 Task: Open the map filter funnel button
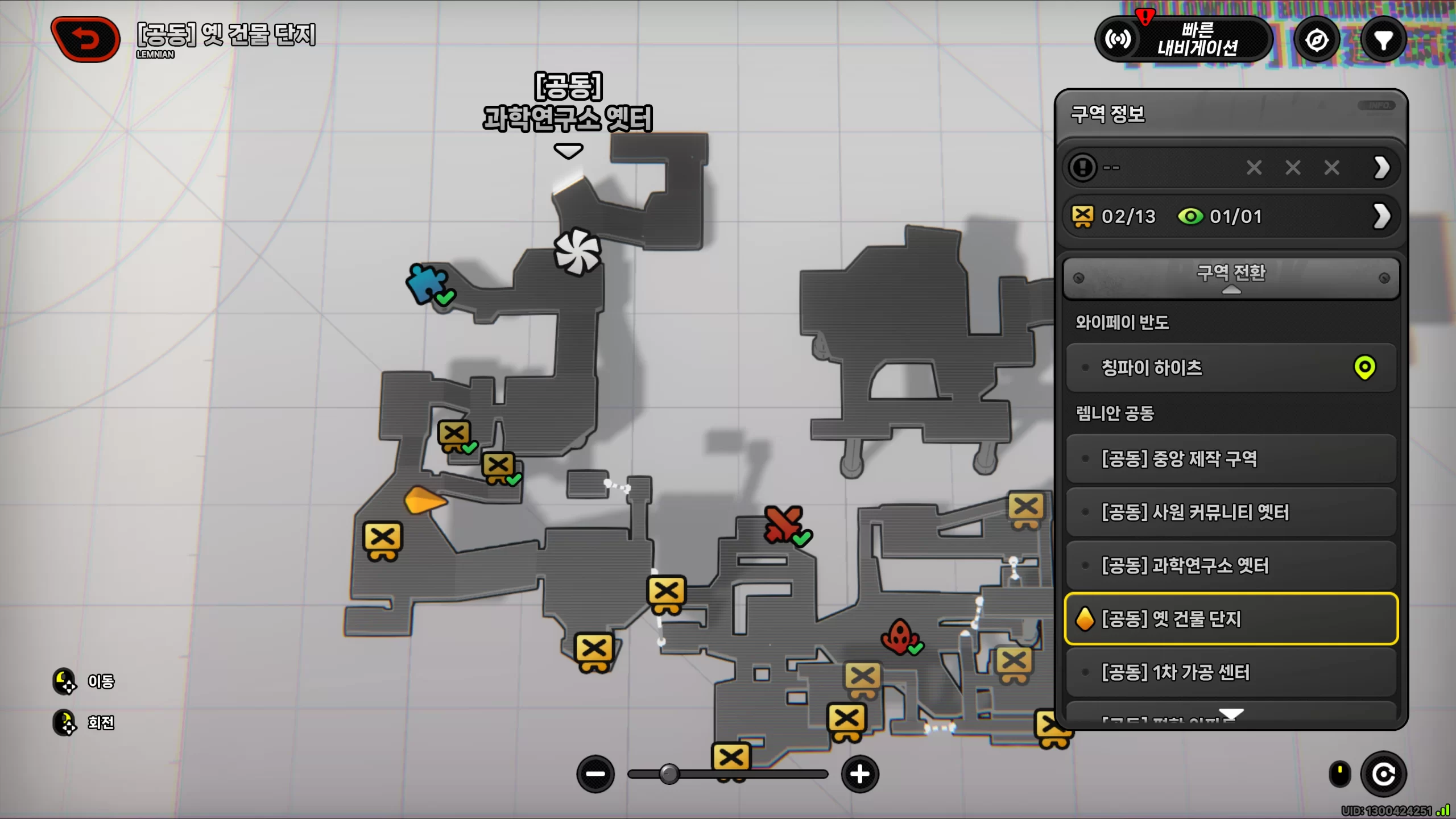click(x=1383, y=40)
